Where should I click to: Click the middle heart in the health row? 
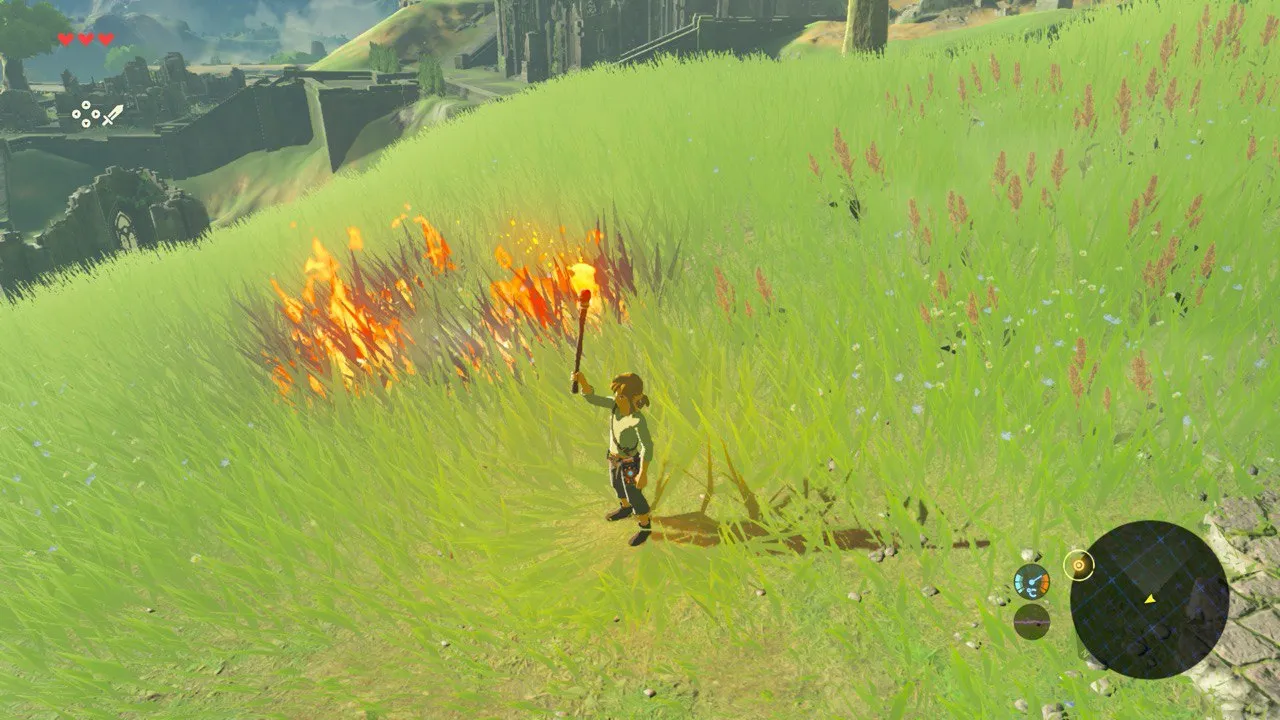[85, 40]
